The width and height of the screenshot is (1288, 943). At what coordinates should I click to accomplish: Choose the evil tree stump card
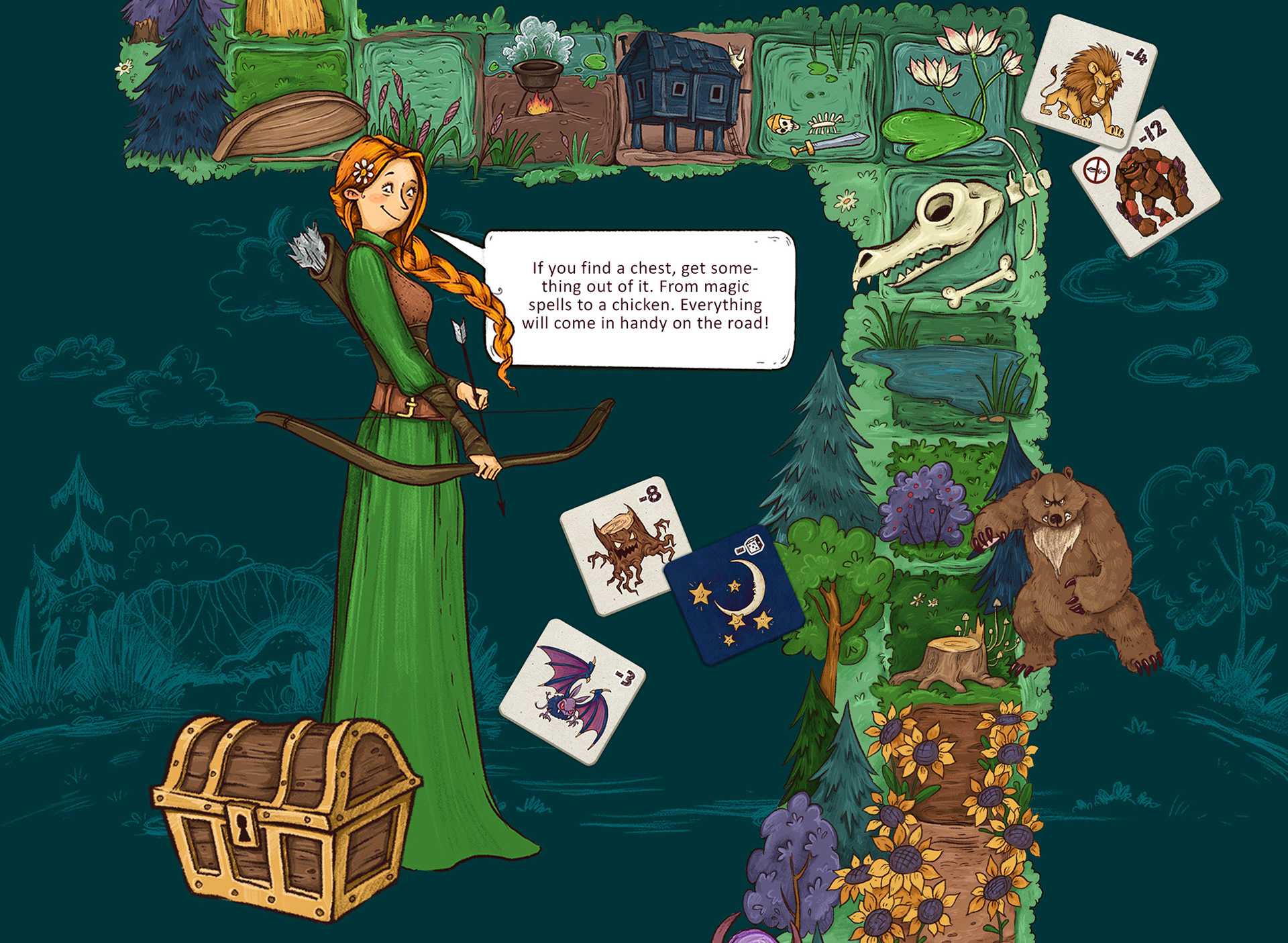point(623,544)
